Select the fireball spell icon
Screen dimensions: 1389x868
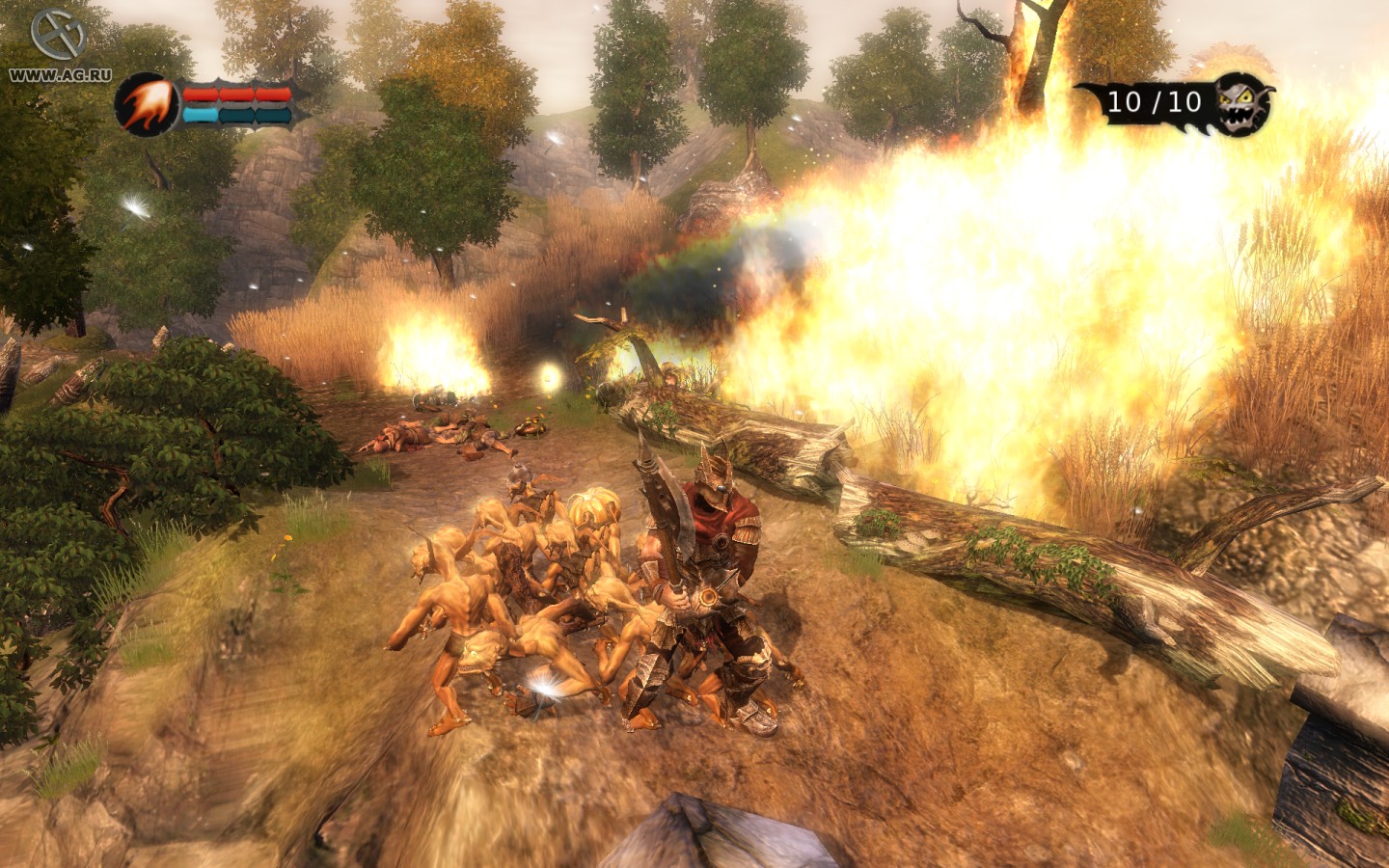point(147,102)
